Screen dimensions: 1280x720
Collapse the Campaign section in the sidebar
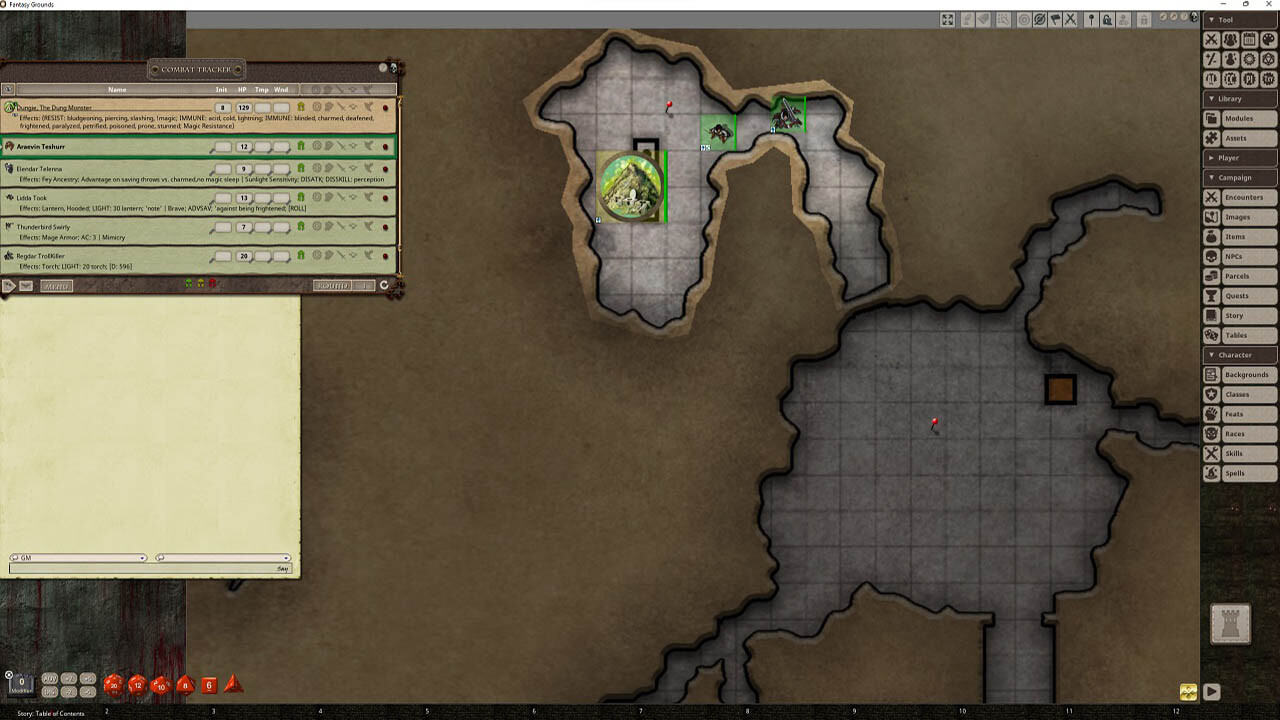(1240, 178)
